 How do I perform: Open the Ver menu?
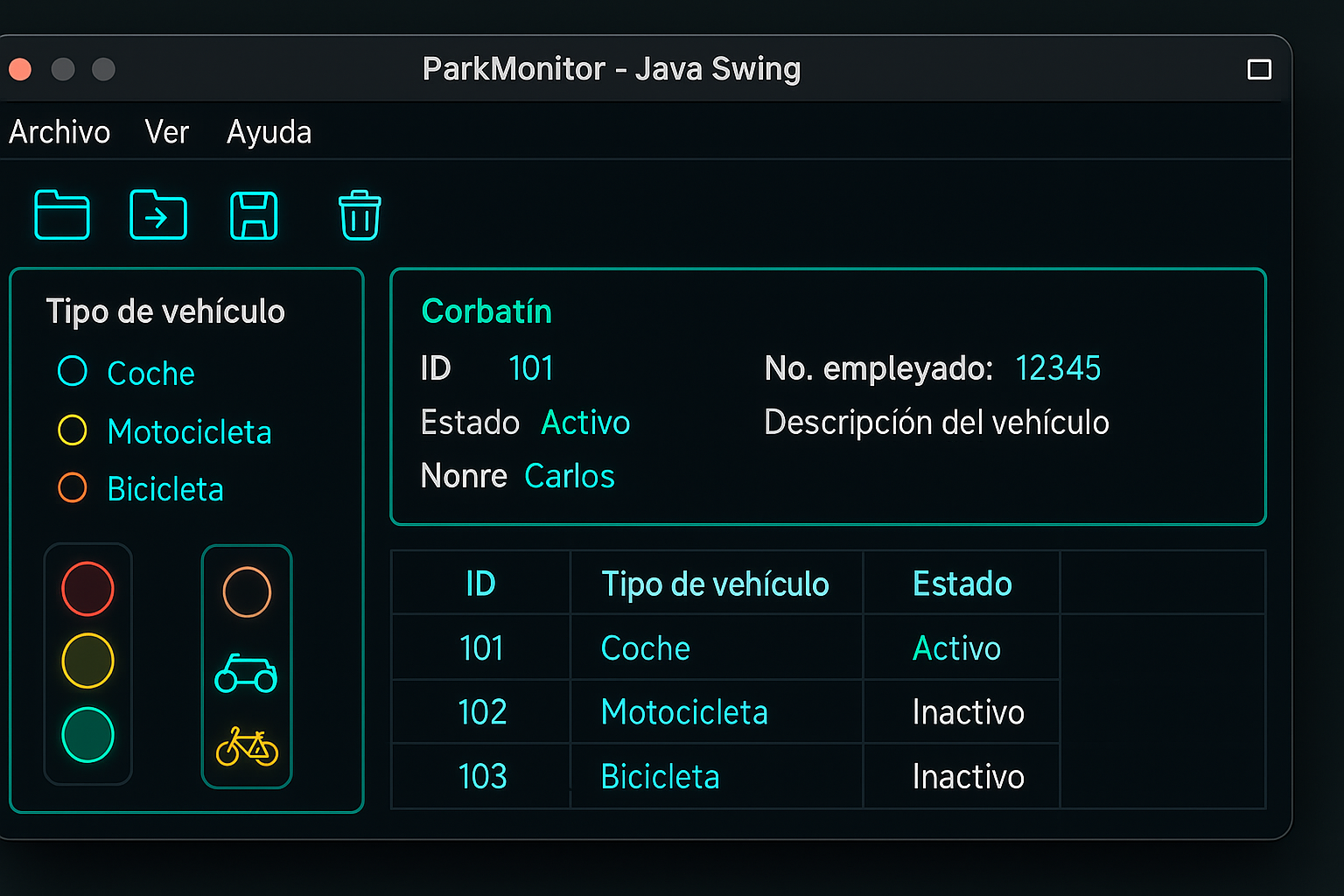coord(166,132)
